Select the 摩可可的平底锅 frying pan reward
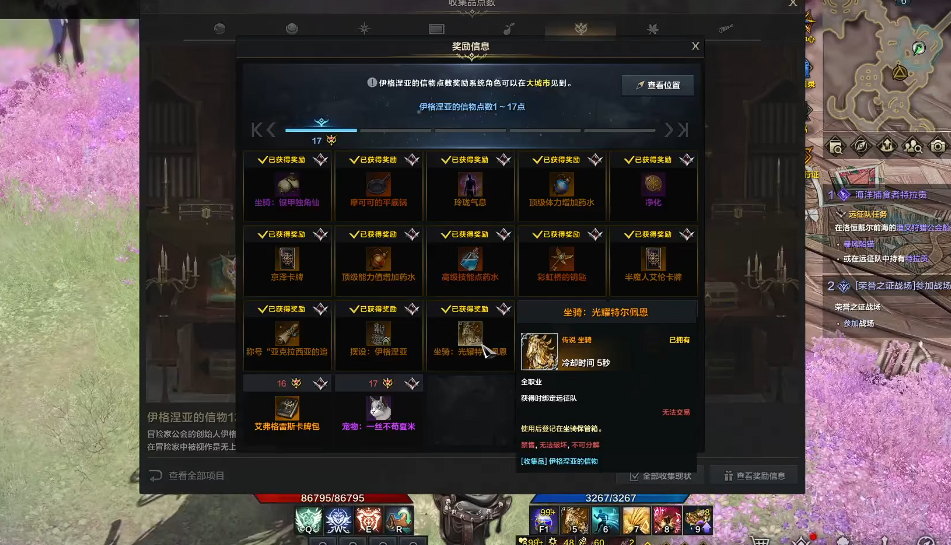 pyautogui.click(x=379, y=186)
